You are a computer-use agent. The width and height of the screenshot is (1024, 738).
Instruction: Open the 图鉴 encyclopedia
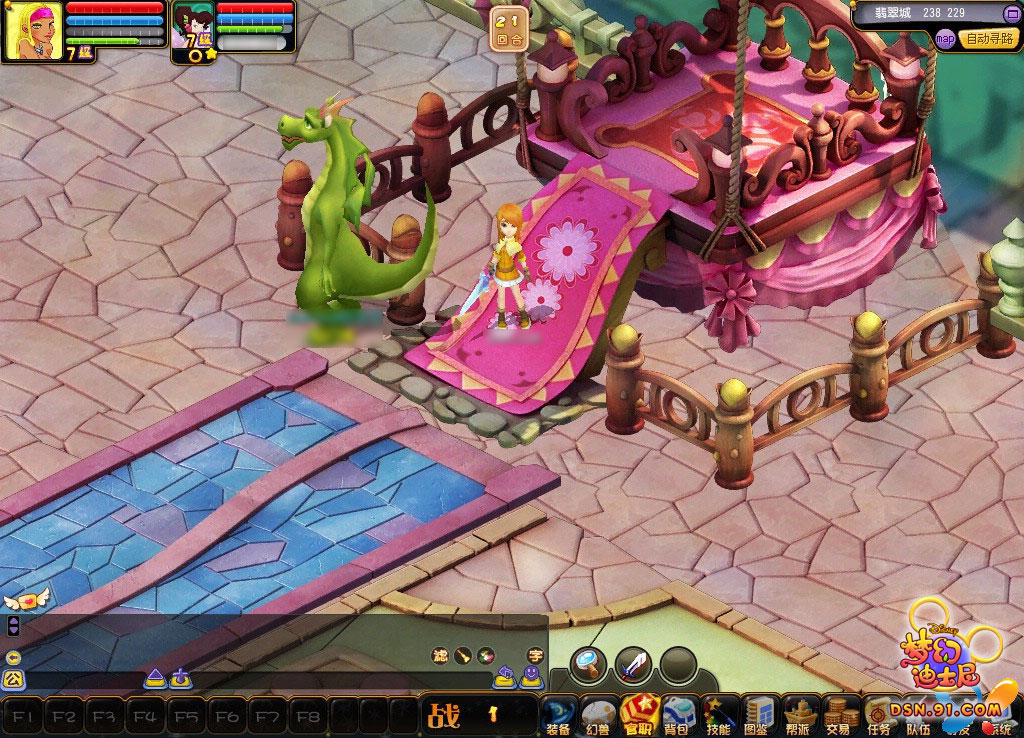(759, 716)
